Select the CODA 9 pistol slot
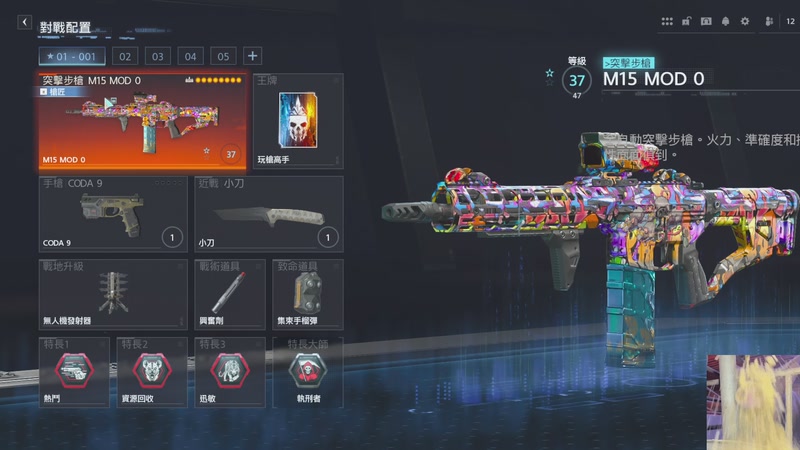The height and width of the screenshot is (450, 800). [113, 214]
